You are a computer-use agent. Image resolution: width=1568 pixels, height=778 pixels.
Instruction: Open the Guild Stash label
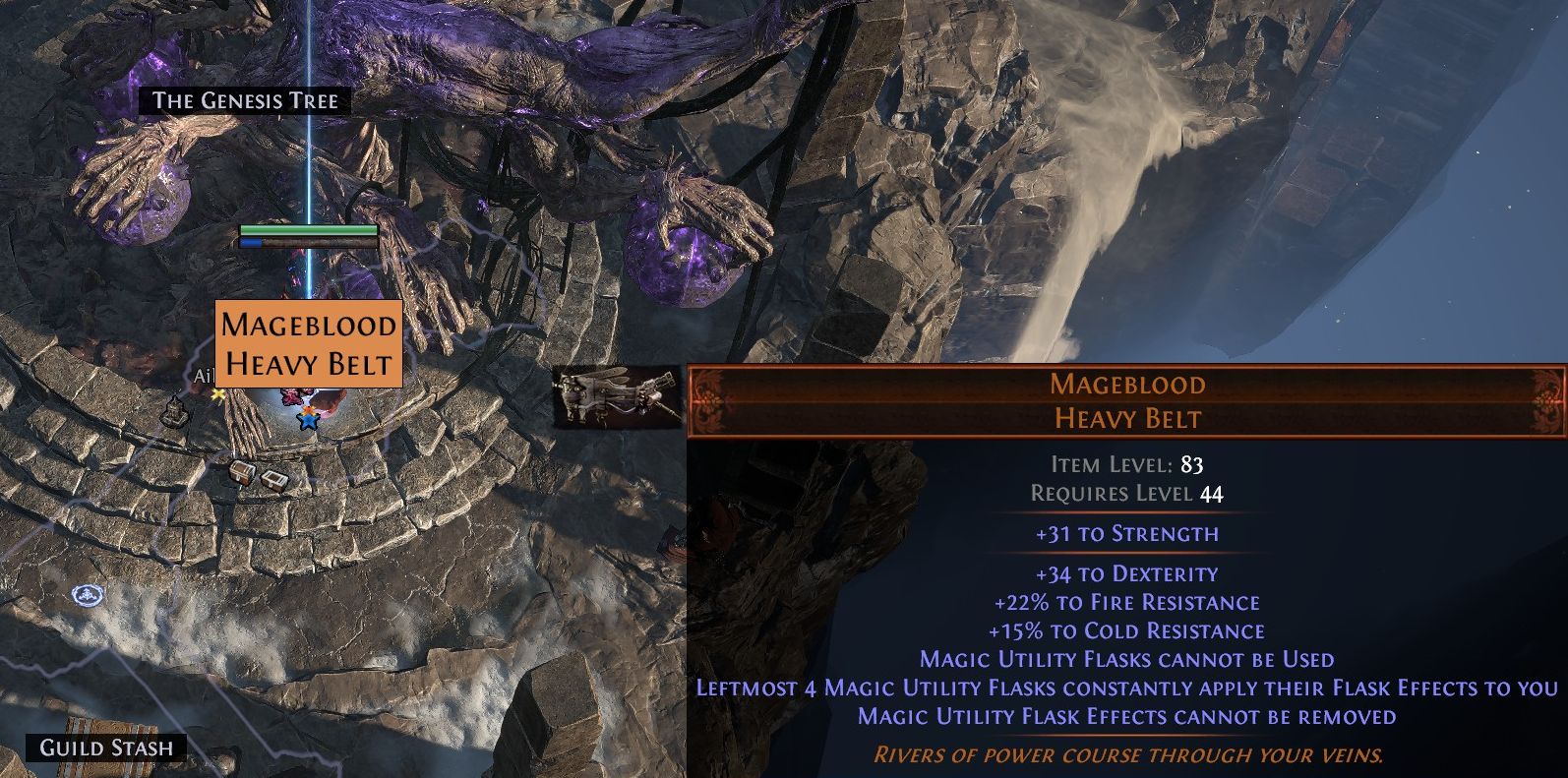[106, 748]
